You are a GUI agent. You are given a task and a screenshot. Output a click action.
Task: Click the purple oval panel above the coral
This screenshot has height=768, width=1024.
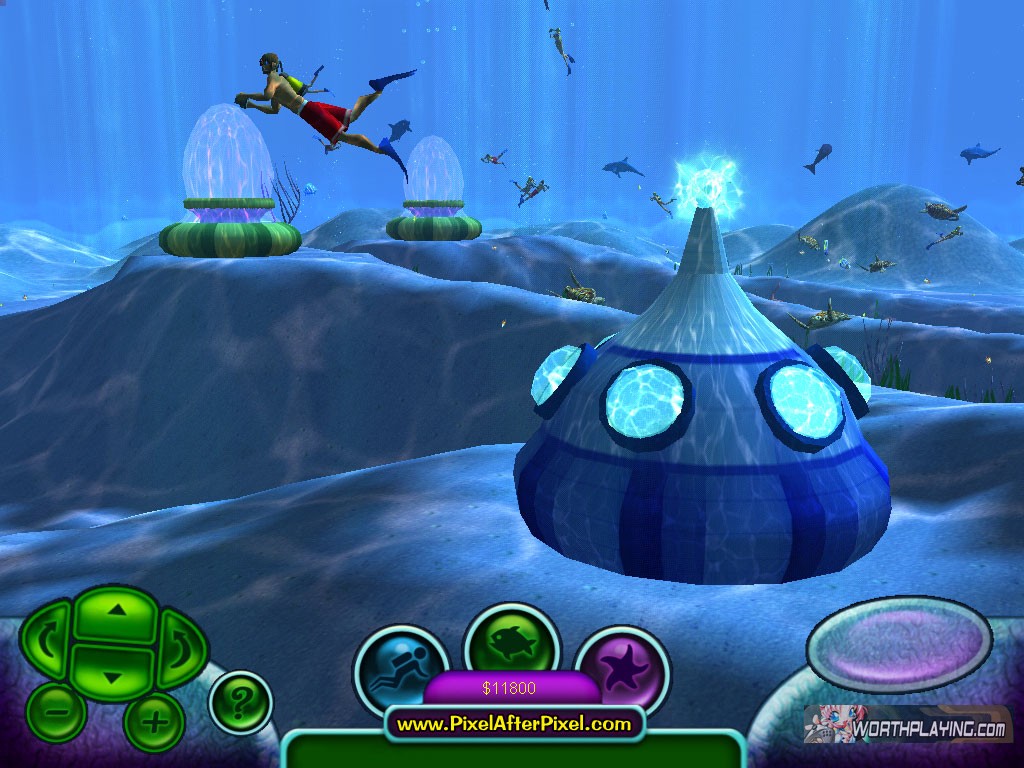898,644
